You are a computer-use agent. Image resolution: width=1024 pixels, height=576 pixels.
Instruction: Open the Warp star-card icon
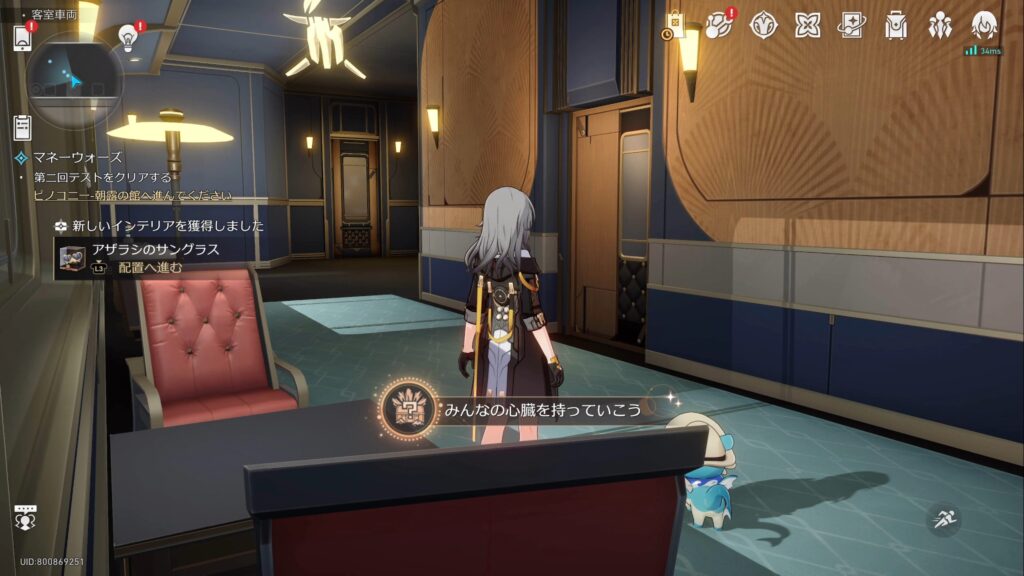click(x=851, y=26)
